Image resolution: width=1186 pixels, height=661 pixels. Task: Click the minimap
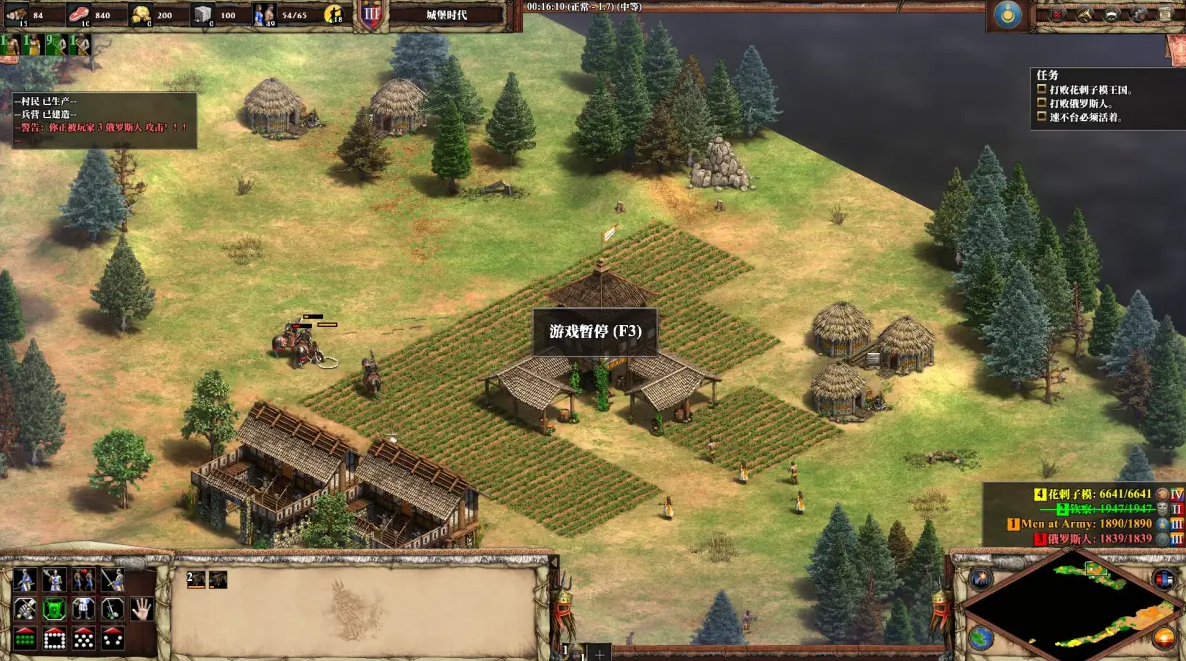[x=1072, y=601]
